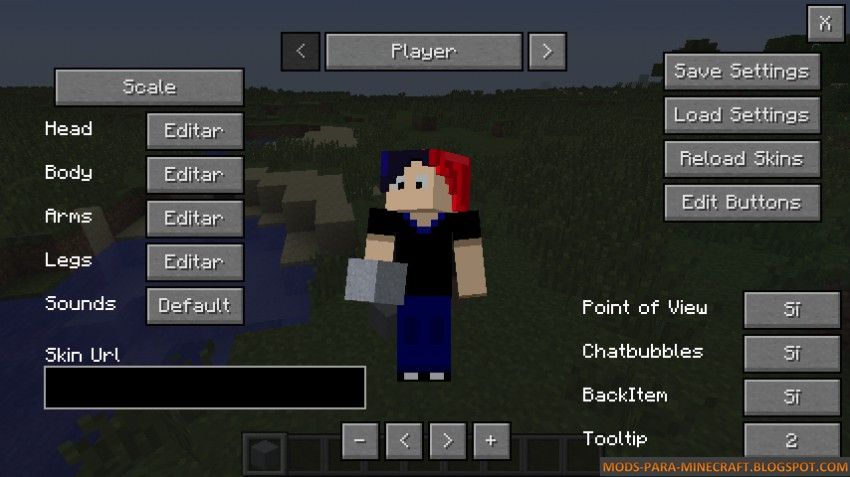Image resolution: width=850 pixels, height=477 pixels.
Task: Focus the Skin Url text field
Action: click(204, 387)
